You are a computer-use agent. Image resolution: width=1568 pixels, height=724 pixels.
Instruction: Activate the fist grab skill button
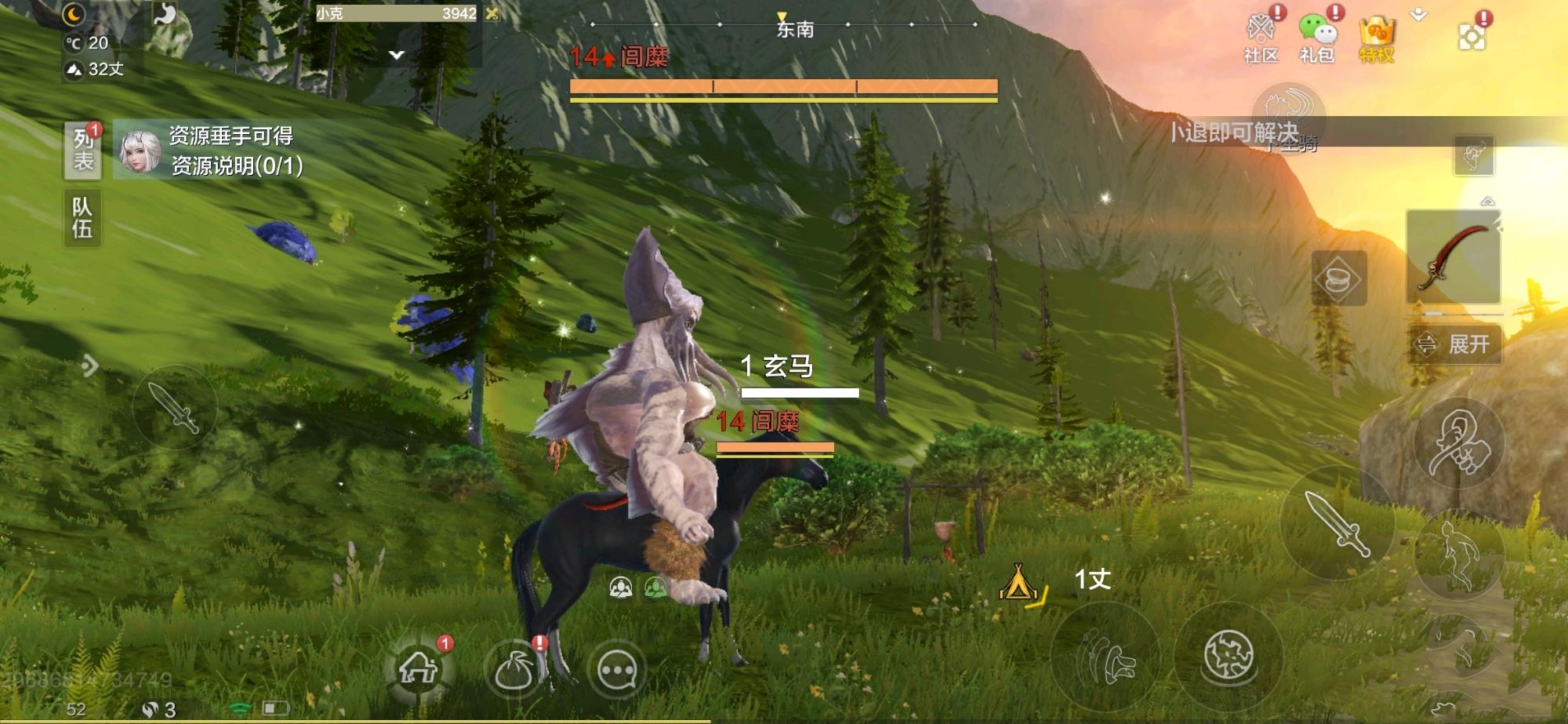tap(1458, 444)
